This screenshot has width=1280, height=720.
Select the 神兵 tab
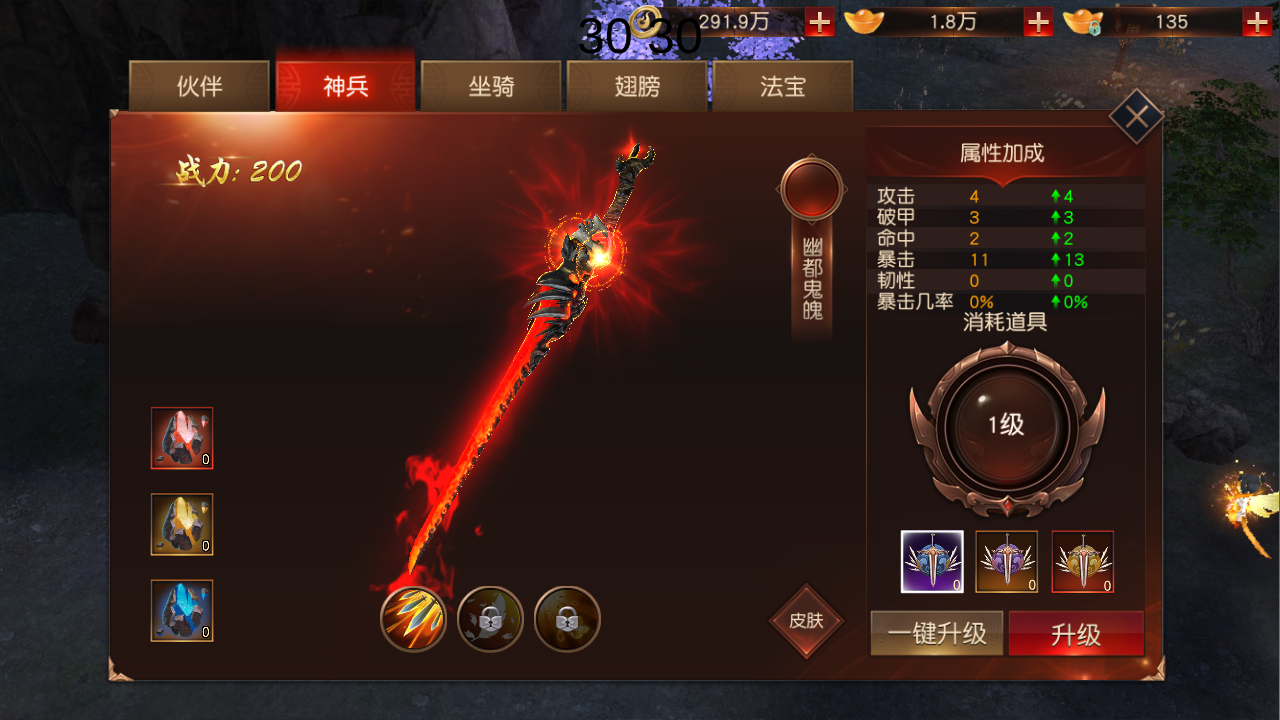[345, 86]
